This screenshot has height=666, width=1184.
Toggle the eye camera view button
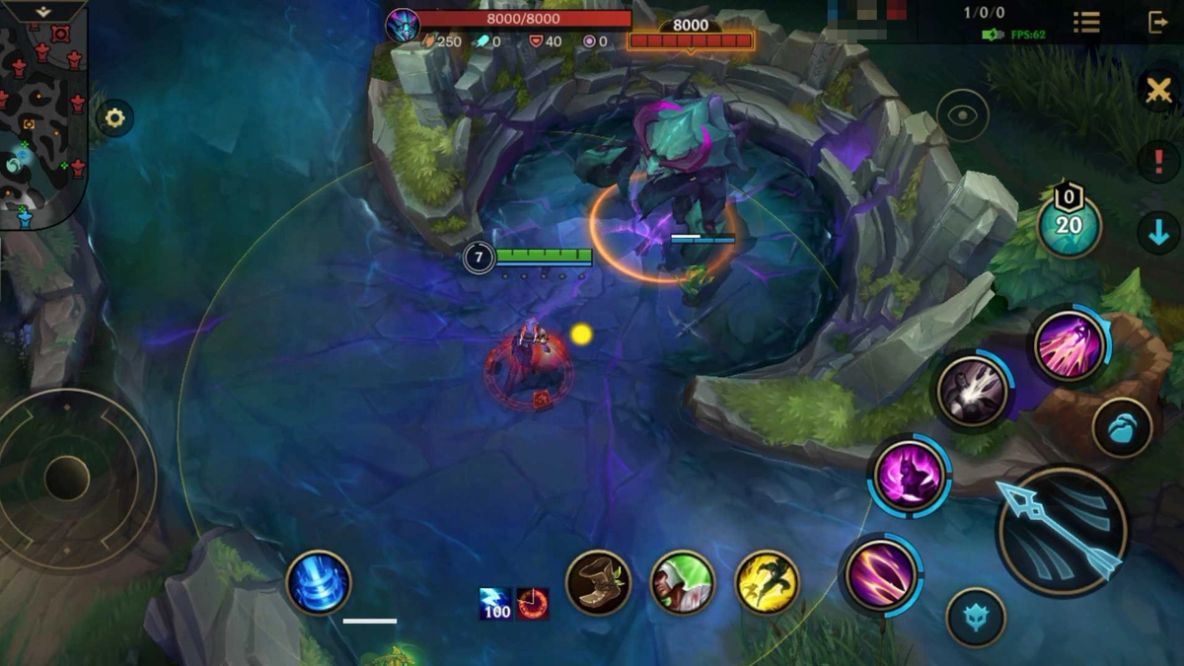963,115
